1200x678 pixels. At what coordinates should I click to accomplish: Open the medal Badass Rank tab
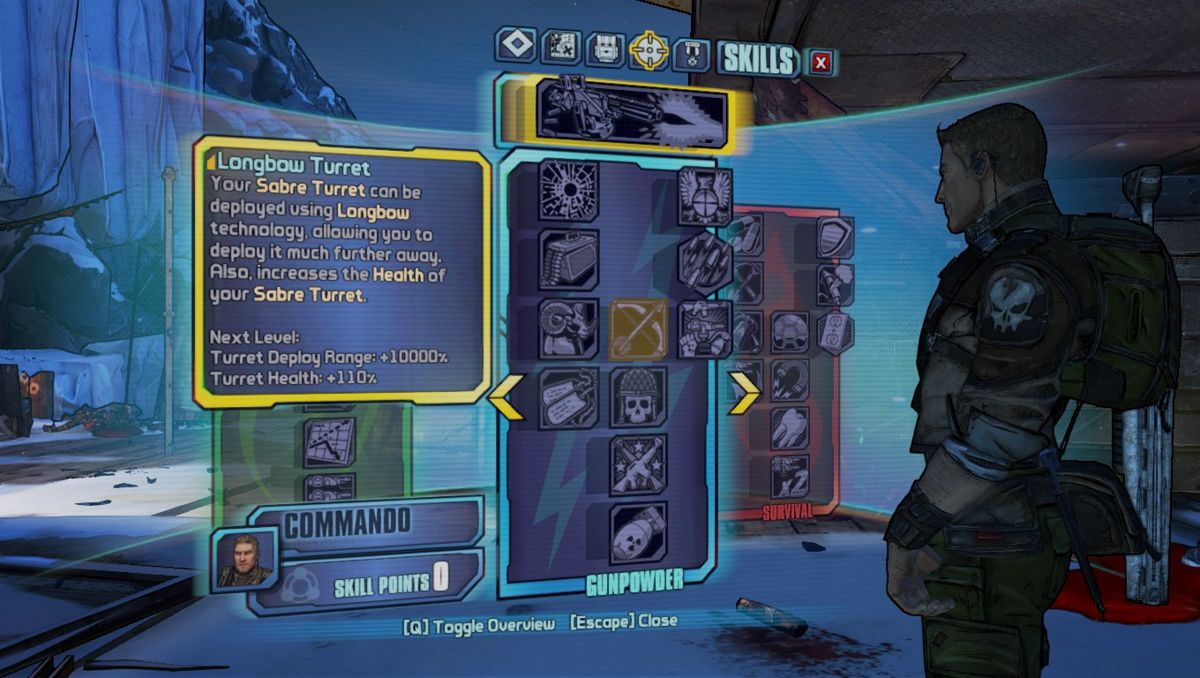coord(691,52)
